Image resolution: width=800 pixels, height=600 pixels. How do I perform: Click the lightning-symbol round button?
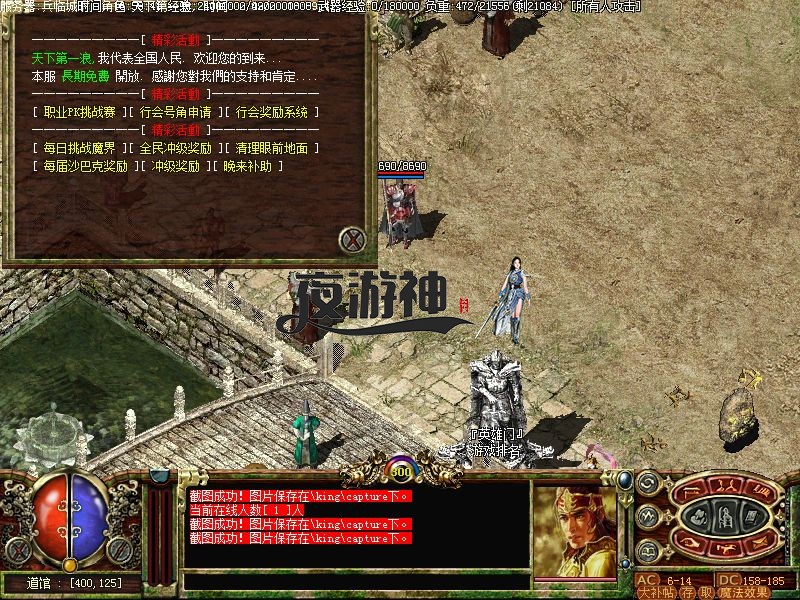(x=647, y=517)
